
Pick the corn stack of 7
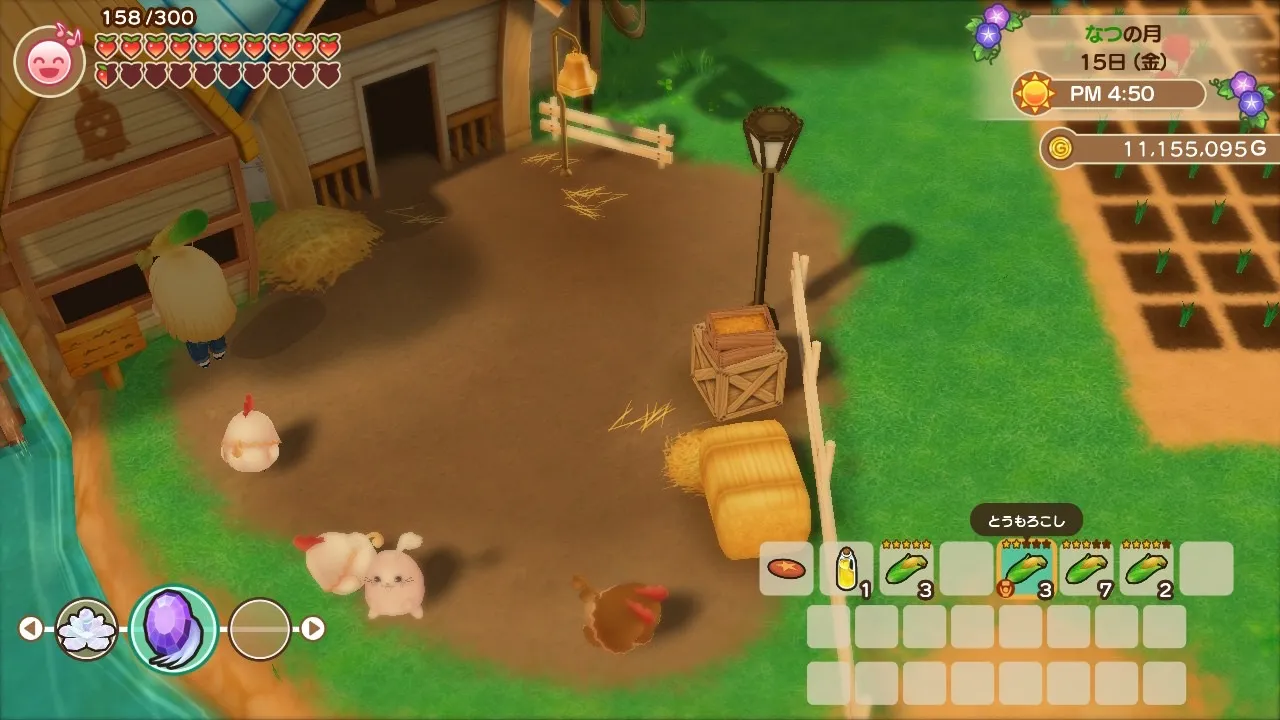click(1086, 569)
